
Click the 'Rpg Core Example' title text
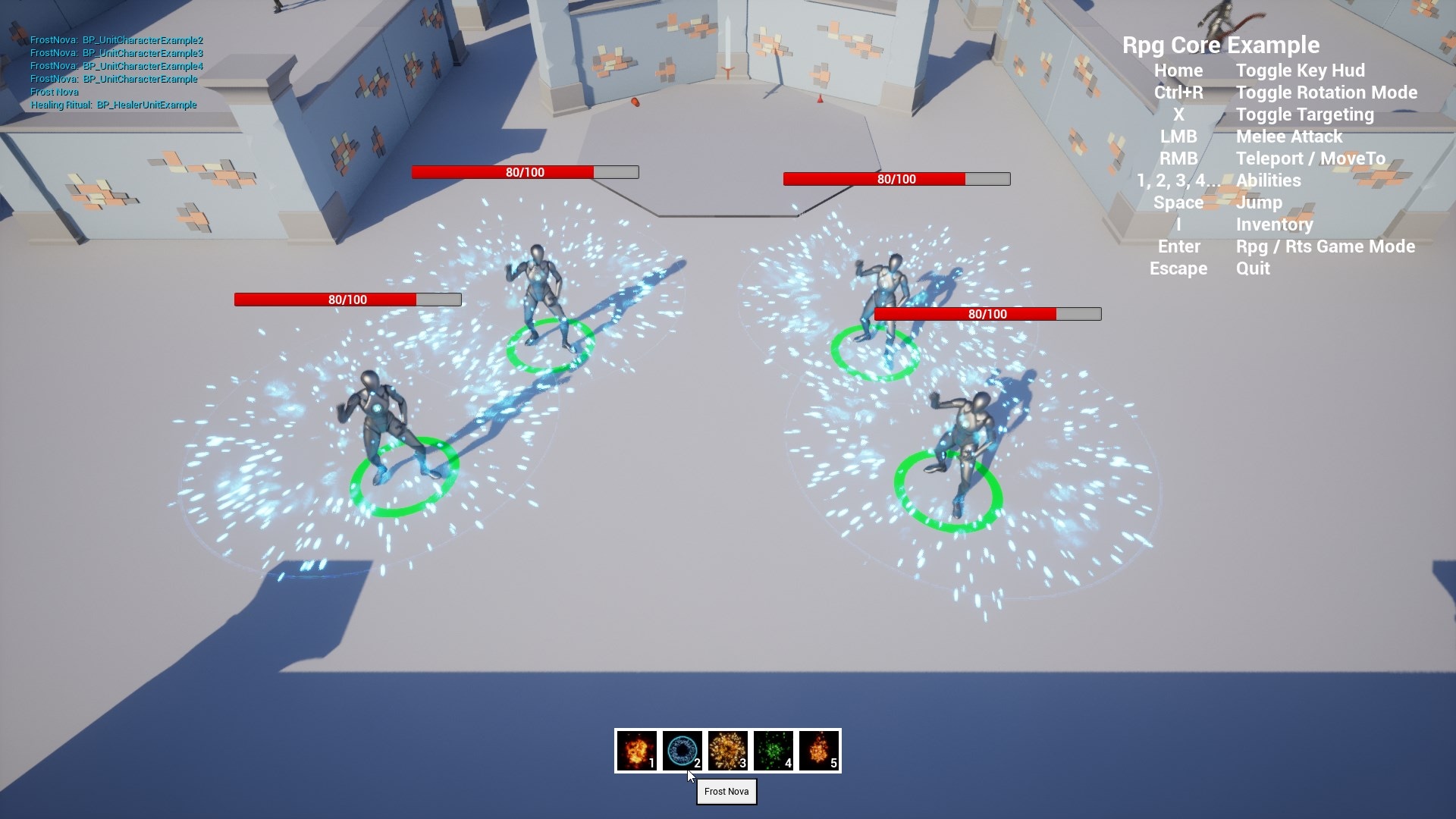click(1222, 45)
